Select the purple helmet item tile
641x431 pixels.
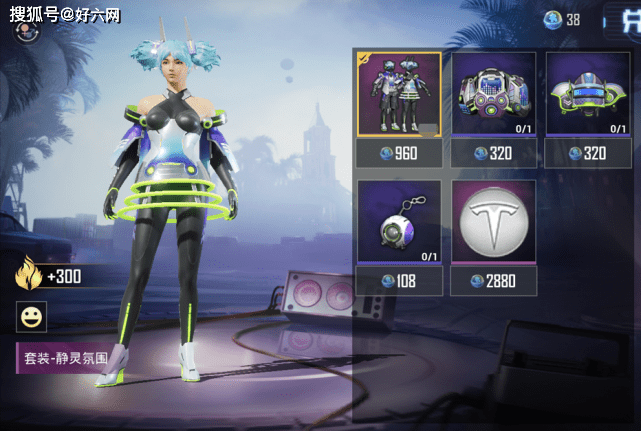coord(588,96)
